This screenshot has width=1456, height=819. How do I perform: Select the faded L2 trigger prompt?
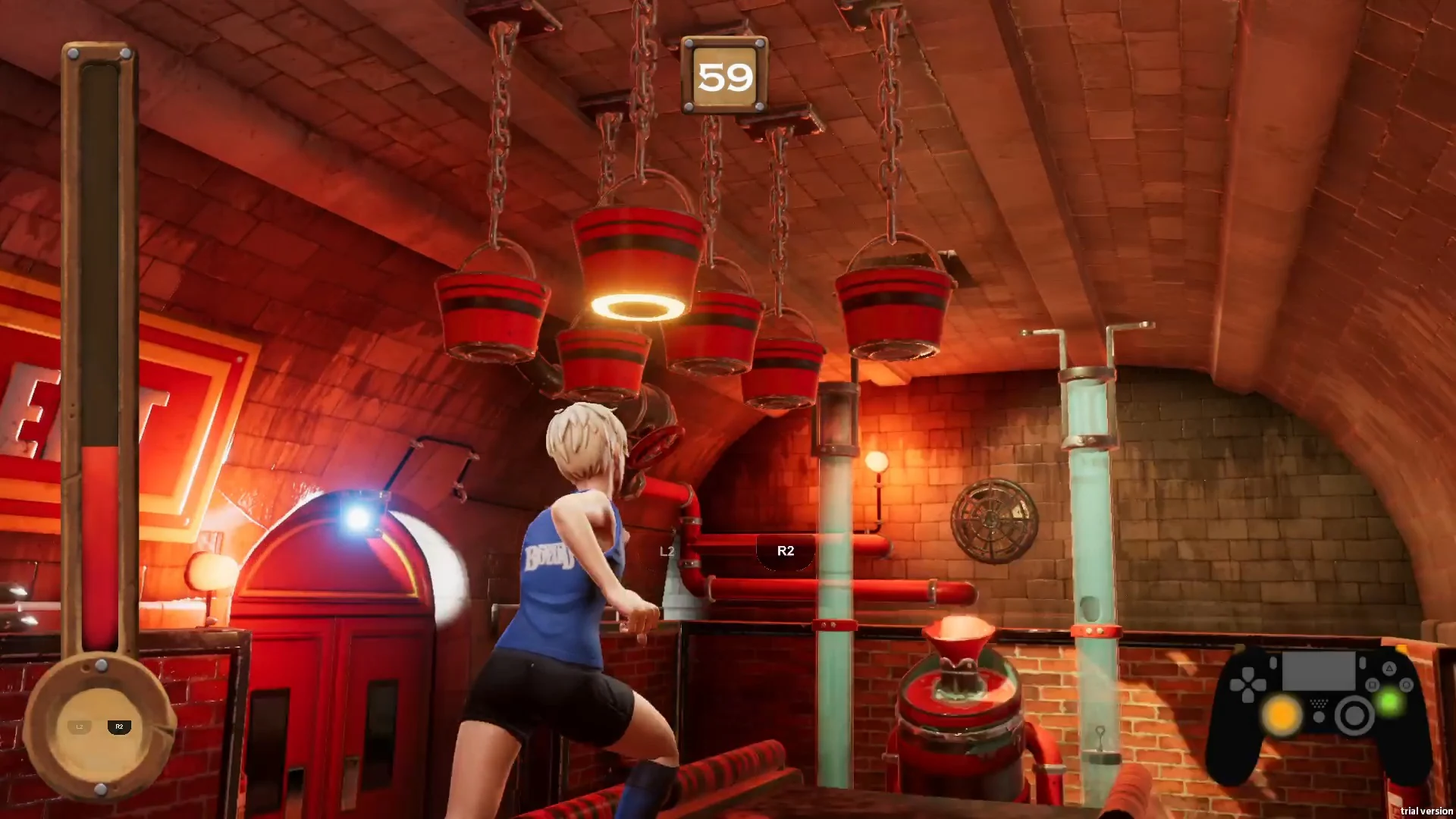[x=667, y=551]
